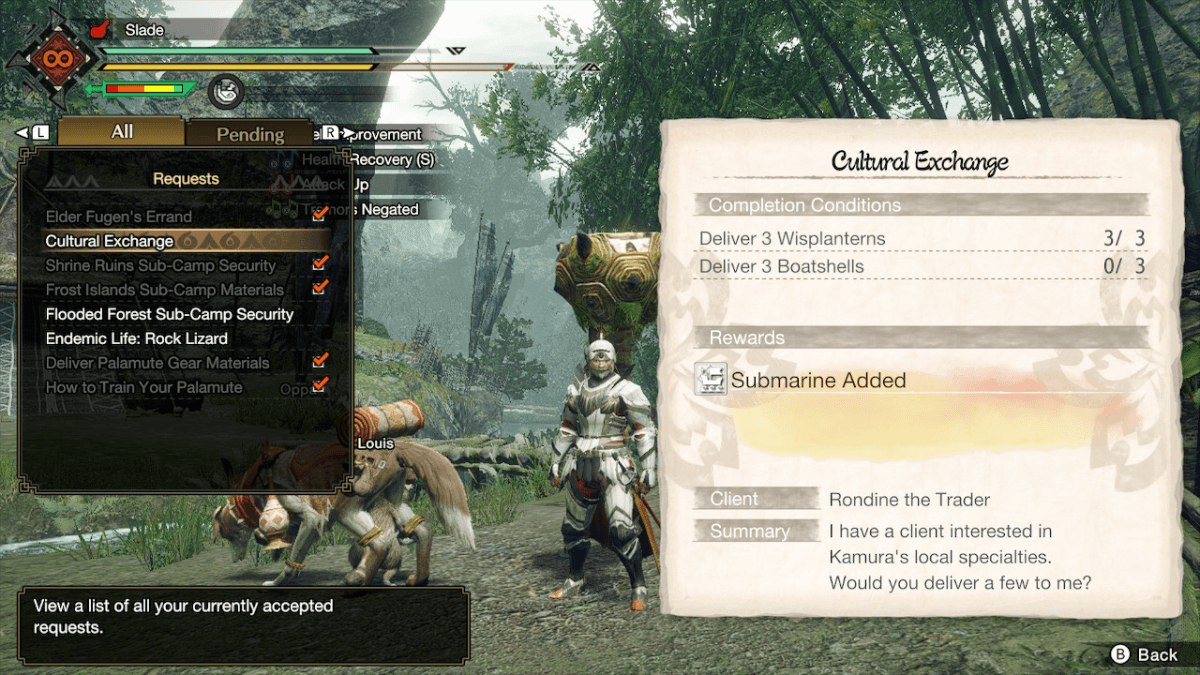
Task: Select Deliver Palamute Gear Materials request
Action: tap(157, 363)
